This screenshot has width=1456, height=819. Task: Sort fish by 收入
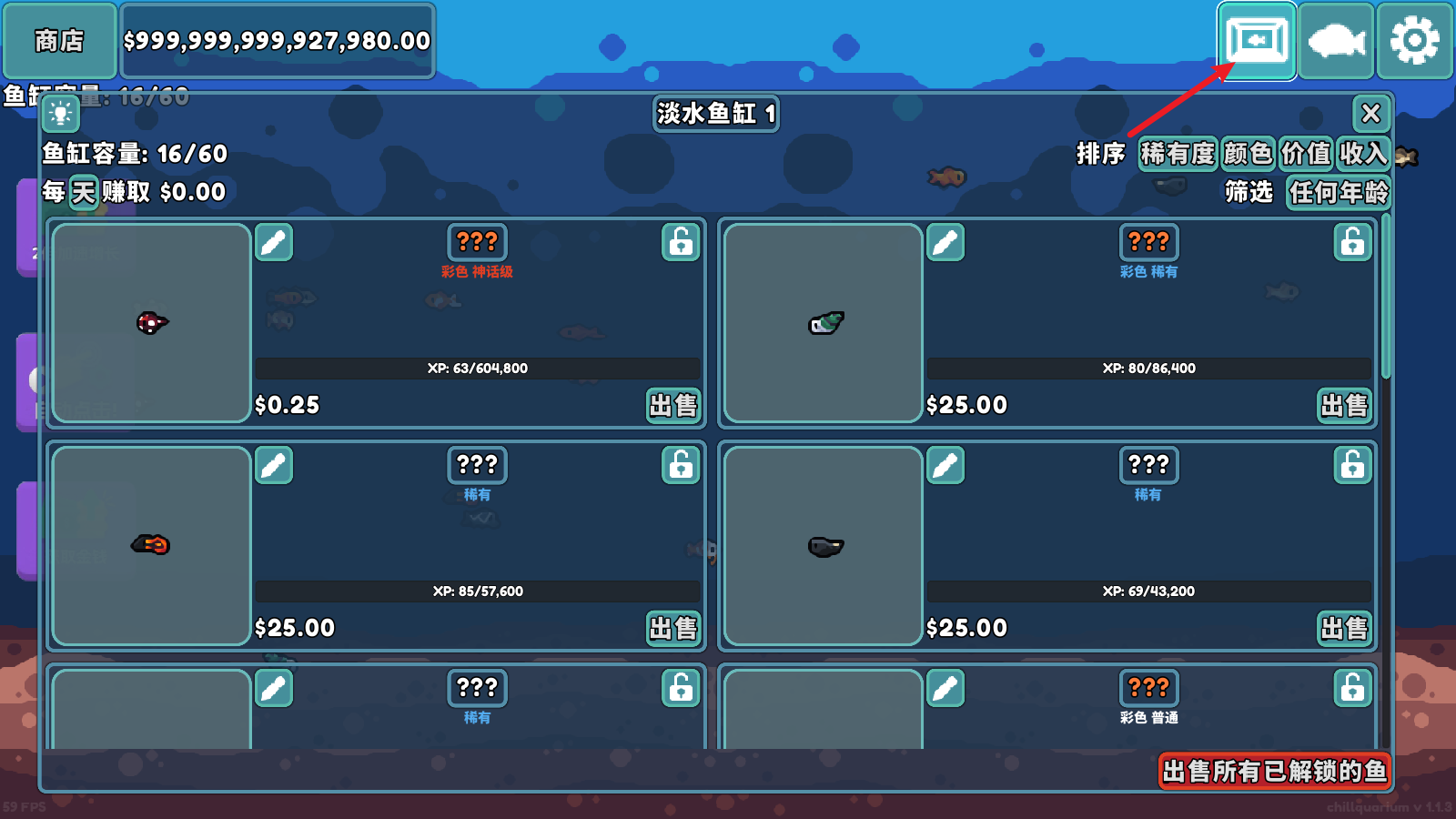point(1362,154)
